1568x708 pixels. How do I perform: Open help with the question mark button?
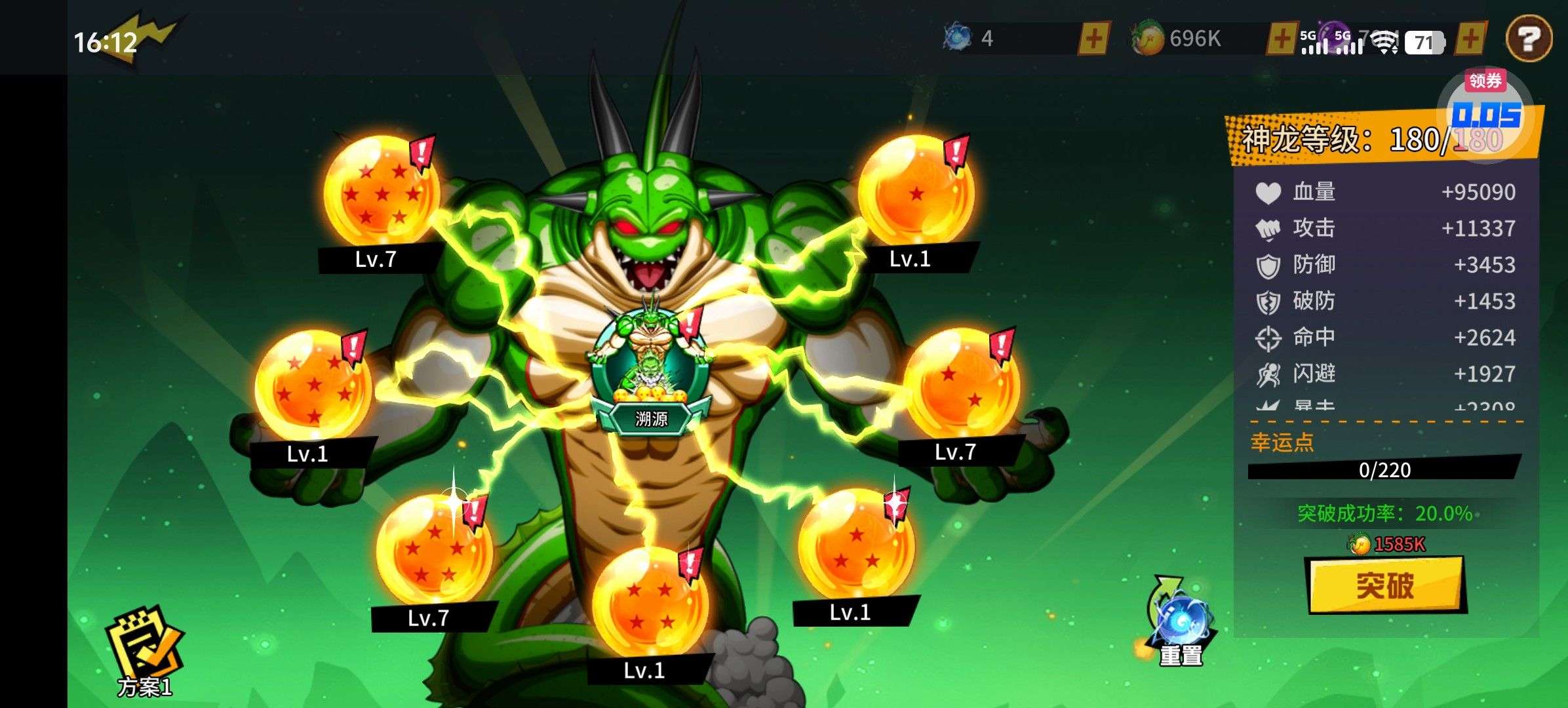point(1529,39)
